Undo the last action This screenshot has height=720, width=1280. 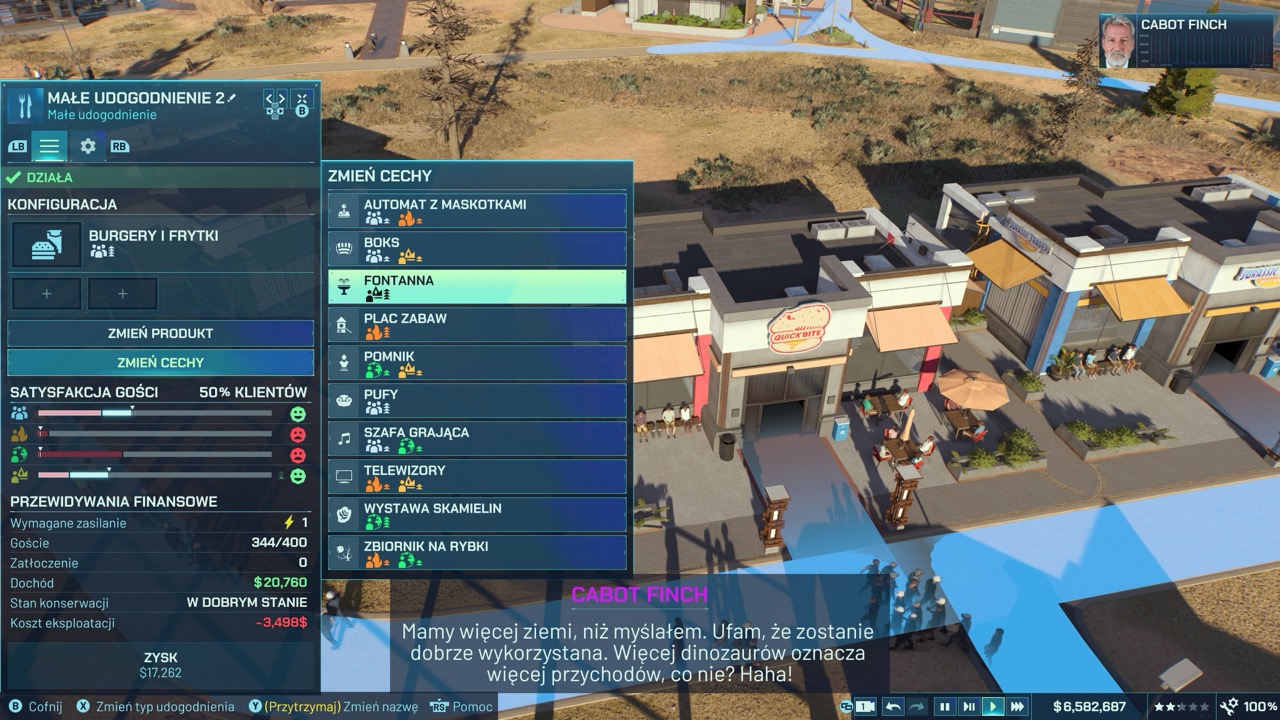pyautogui.click(x=893, y=706)
